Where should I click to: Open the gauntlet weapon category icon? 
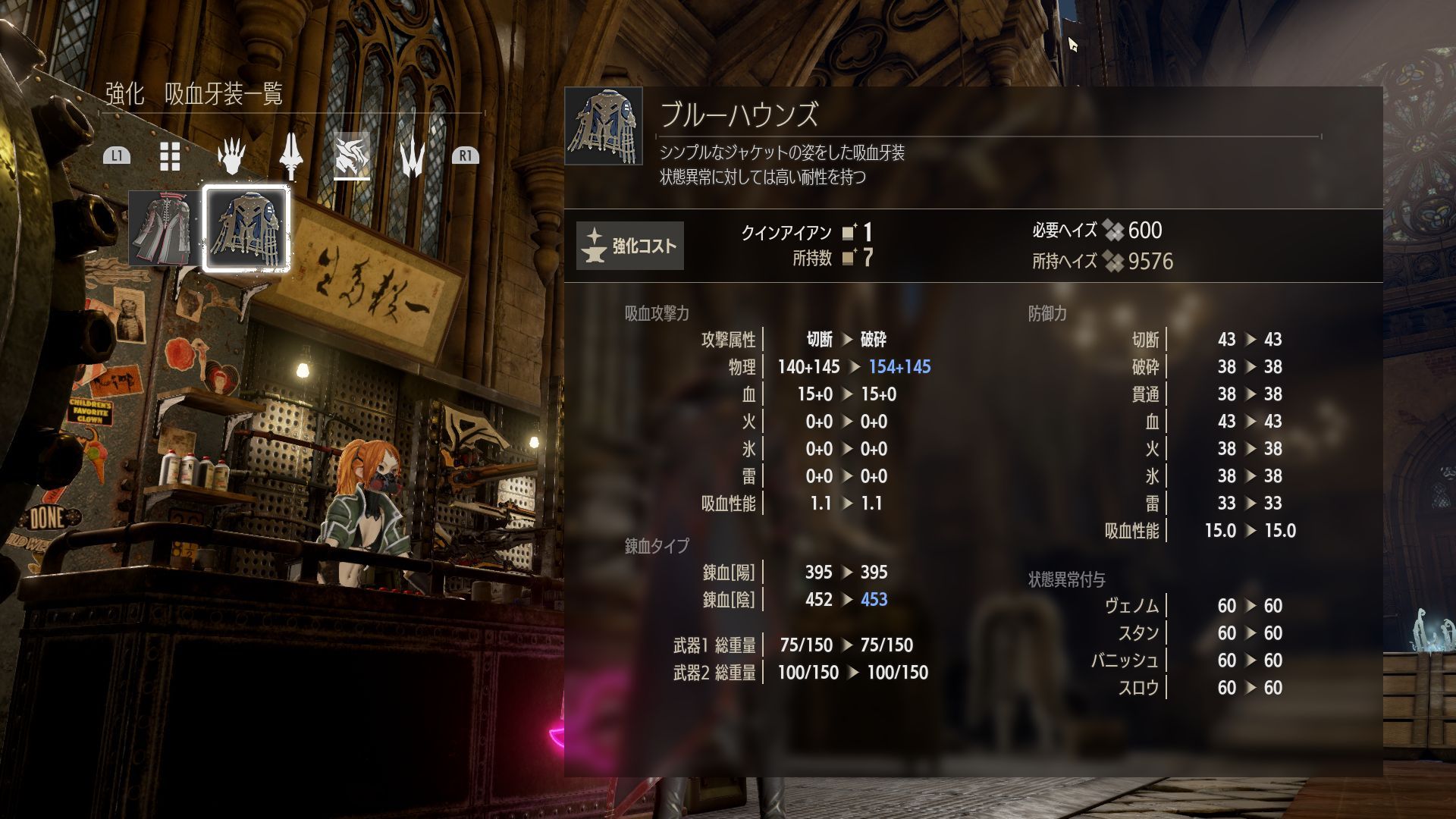click(x=231, y=155)
